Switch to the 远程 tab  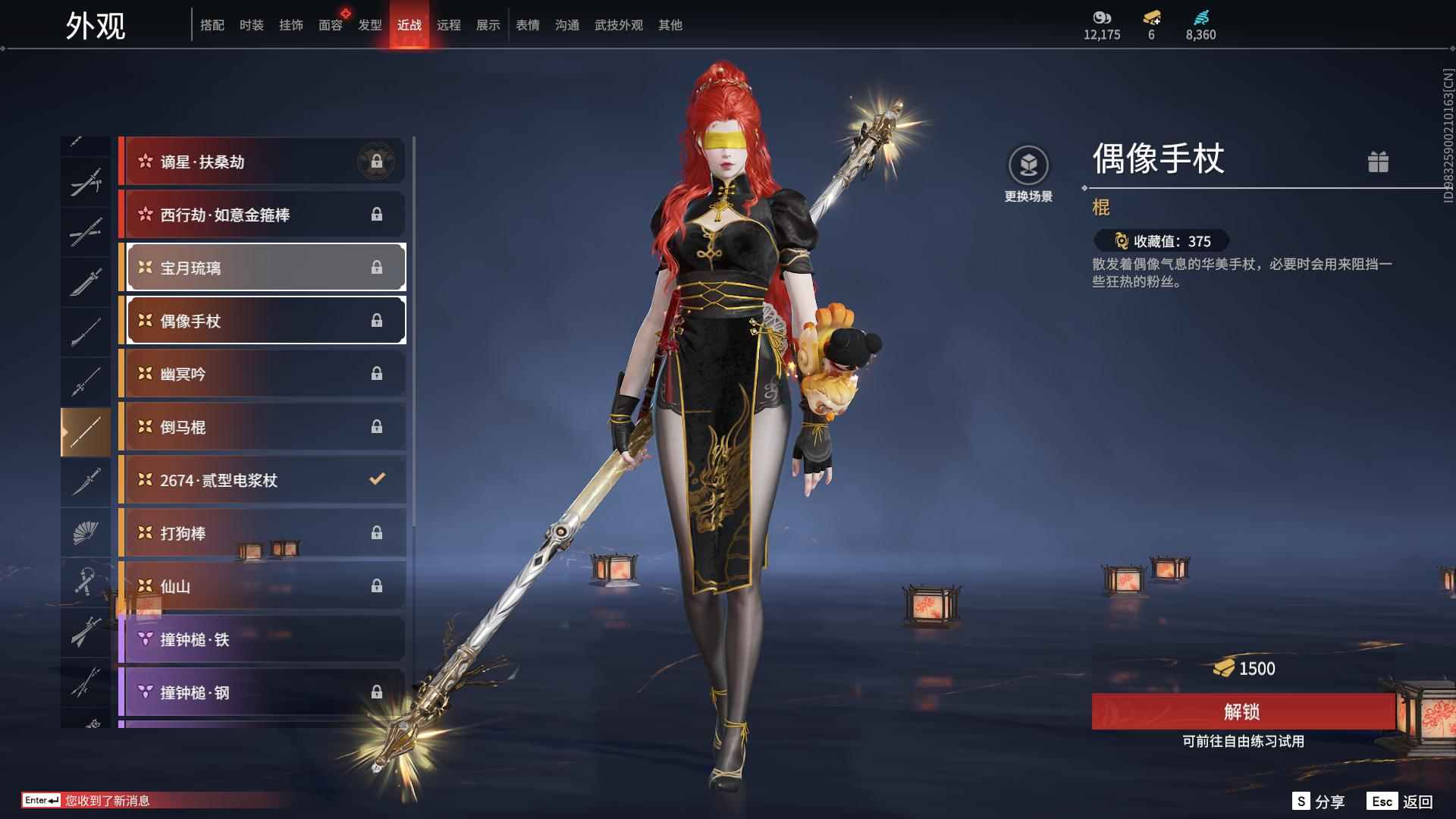click(x=450, y=24)
